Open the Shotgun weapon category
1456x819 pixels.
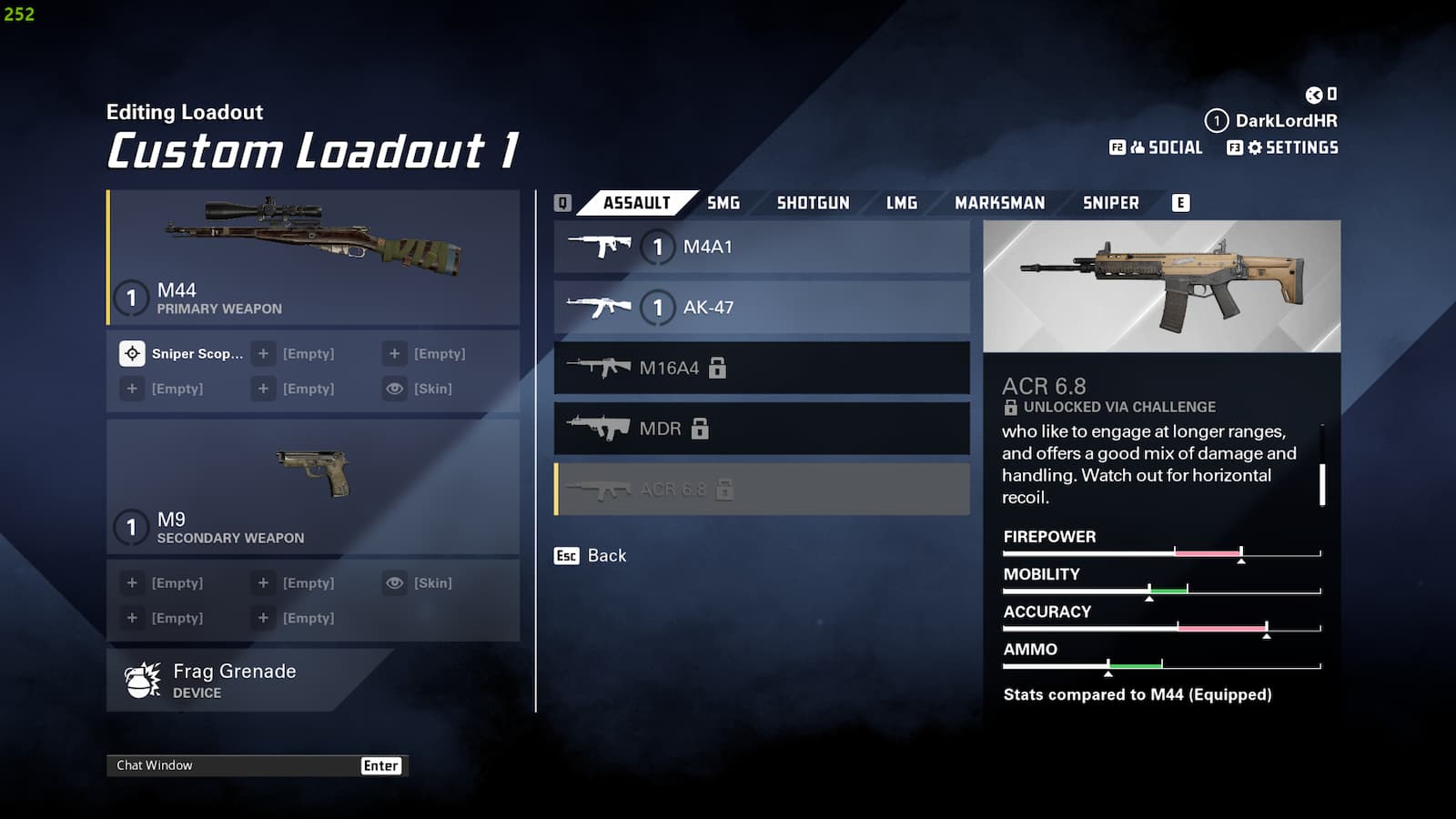pyautogui.click(x=813, y=202)
